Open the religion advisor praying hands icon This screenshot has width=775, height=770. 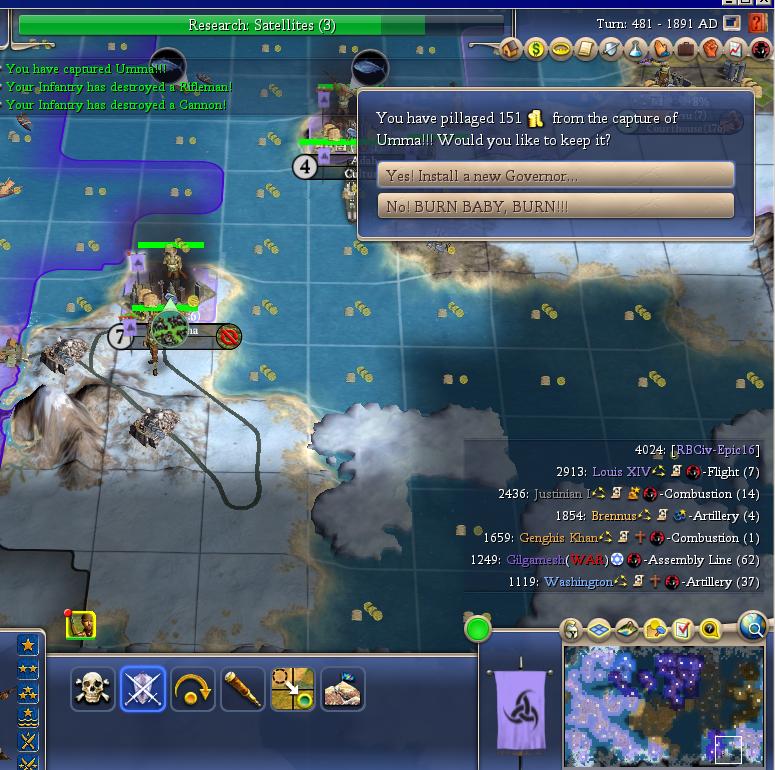pyautogui.click(x=661, y=49)
